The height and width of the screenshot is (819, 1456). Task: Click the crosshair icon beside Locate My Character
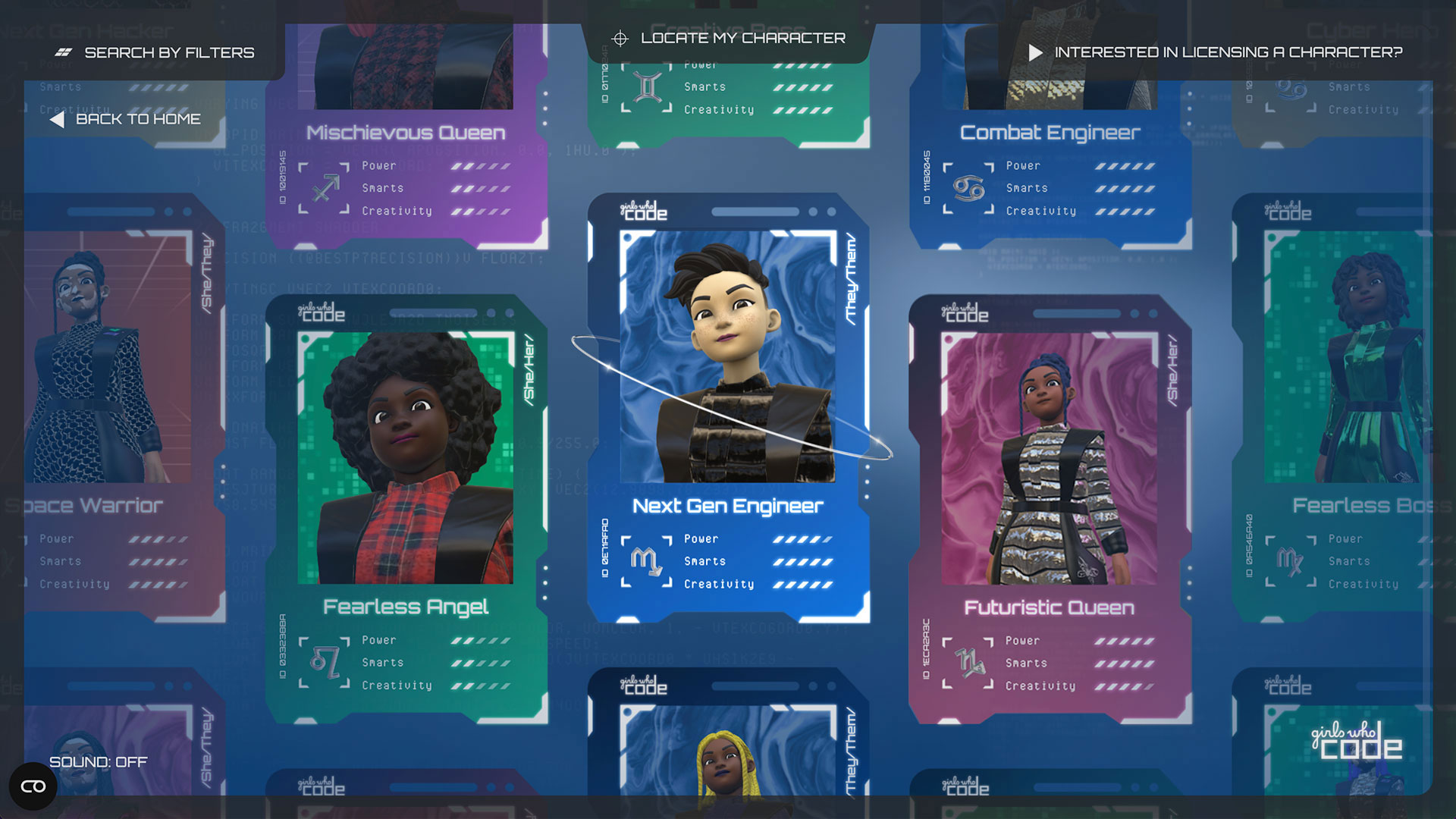[621, 37]
